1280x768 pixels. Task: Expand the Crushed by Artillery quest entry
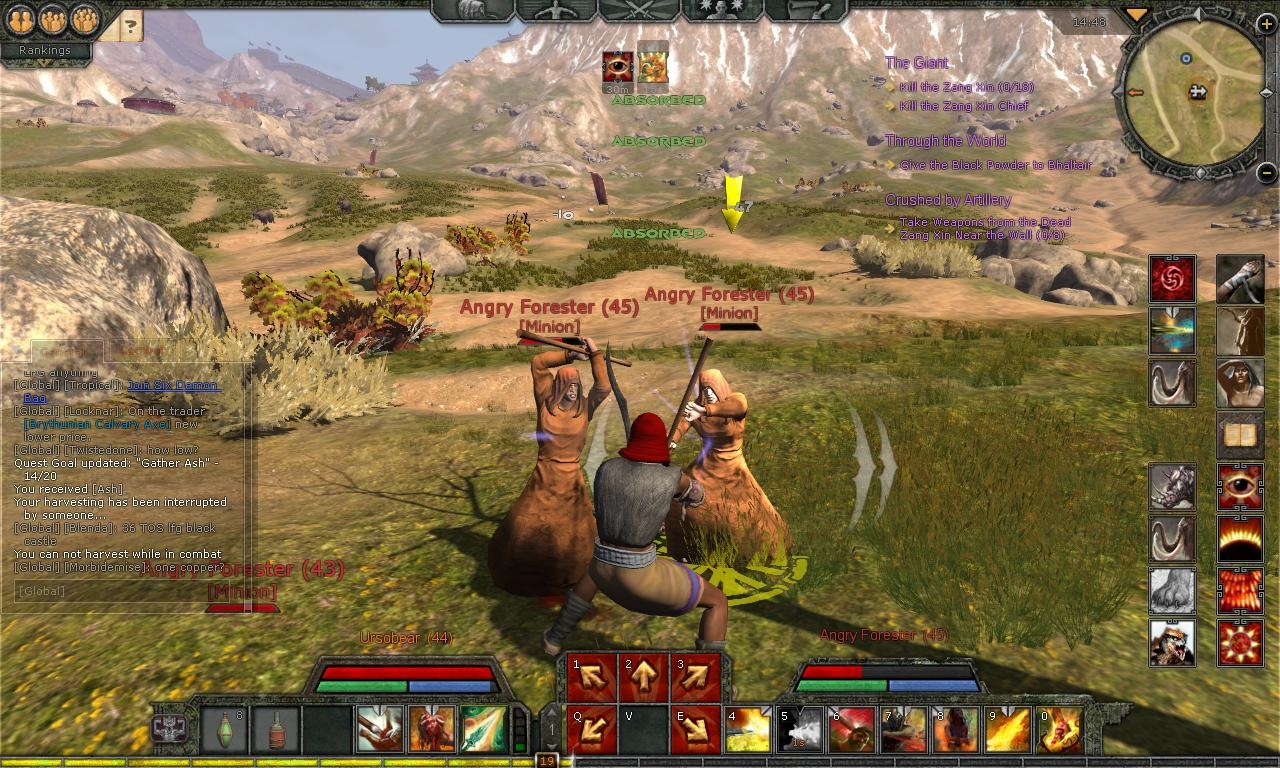pyautogui.click(x=948, y=200)
